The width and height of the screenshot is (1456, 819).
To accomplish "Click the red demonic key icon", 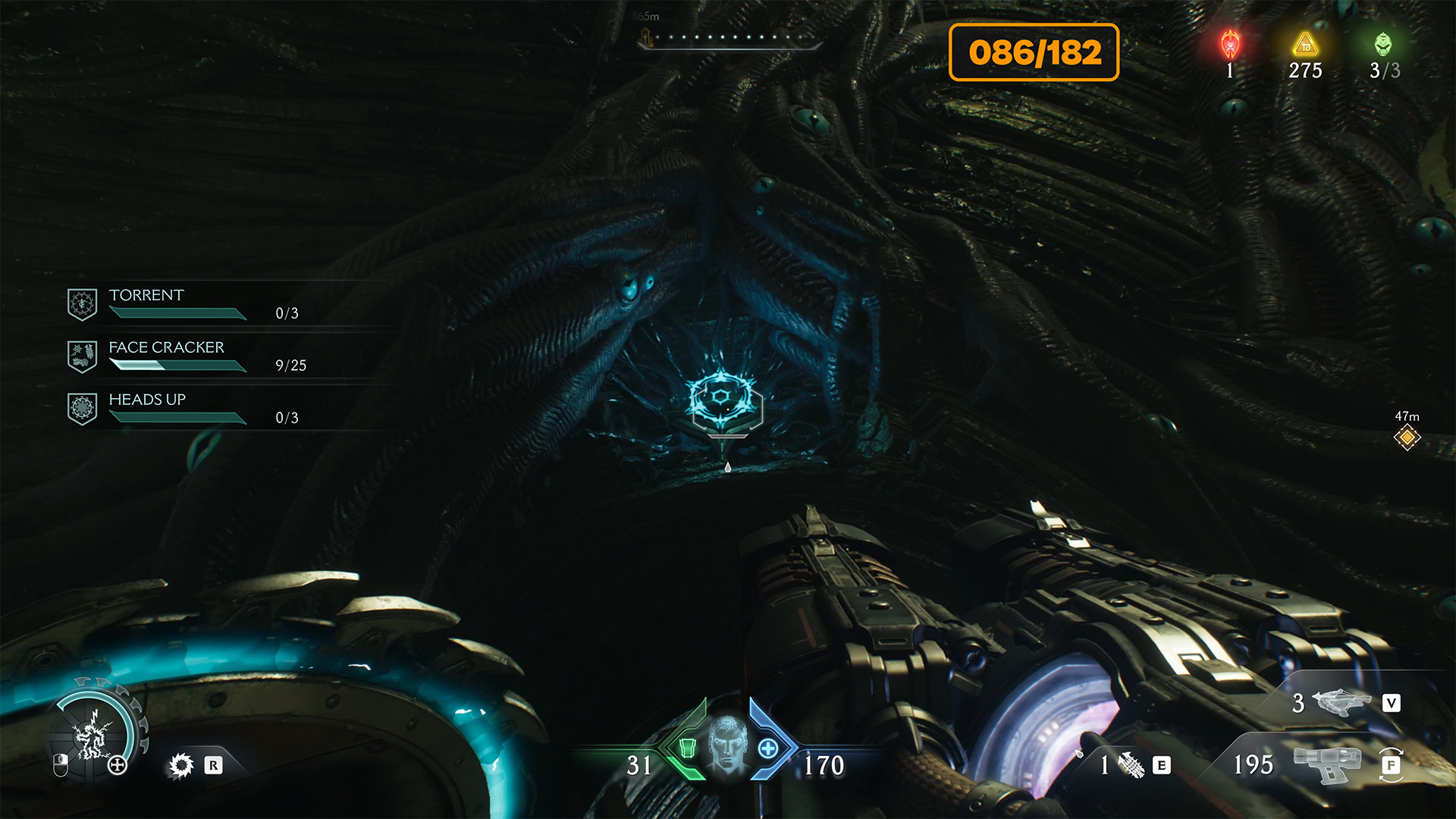I will coord(1230,45).
